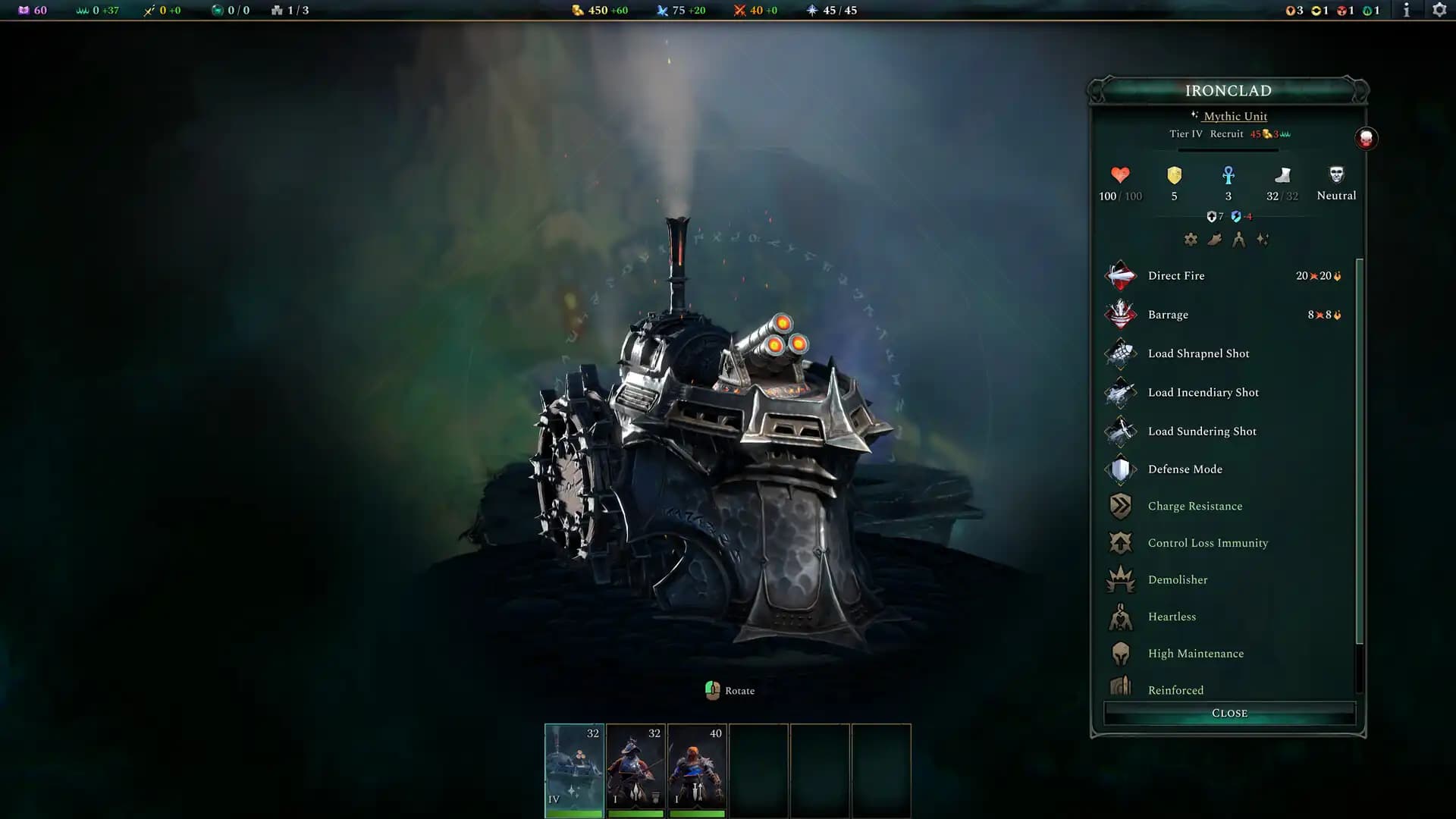The height and width of the screenshot is (819, 1456).
Task: Check the High Maintenance trait icon
Action: (x=1120, y=653)
